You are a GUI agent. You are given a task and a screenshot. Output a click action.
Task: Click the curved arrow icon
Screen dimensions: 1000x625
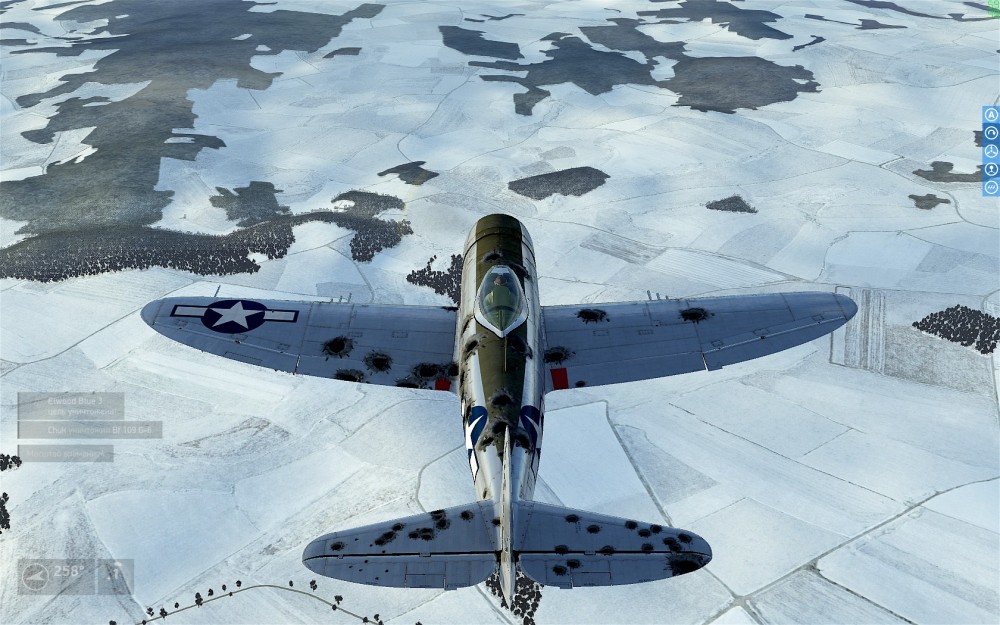point(991,133)
